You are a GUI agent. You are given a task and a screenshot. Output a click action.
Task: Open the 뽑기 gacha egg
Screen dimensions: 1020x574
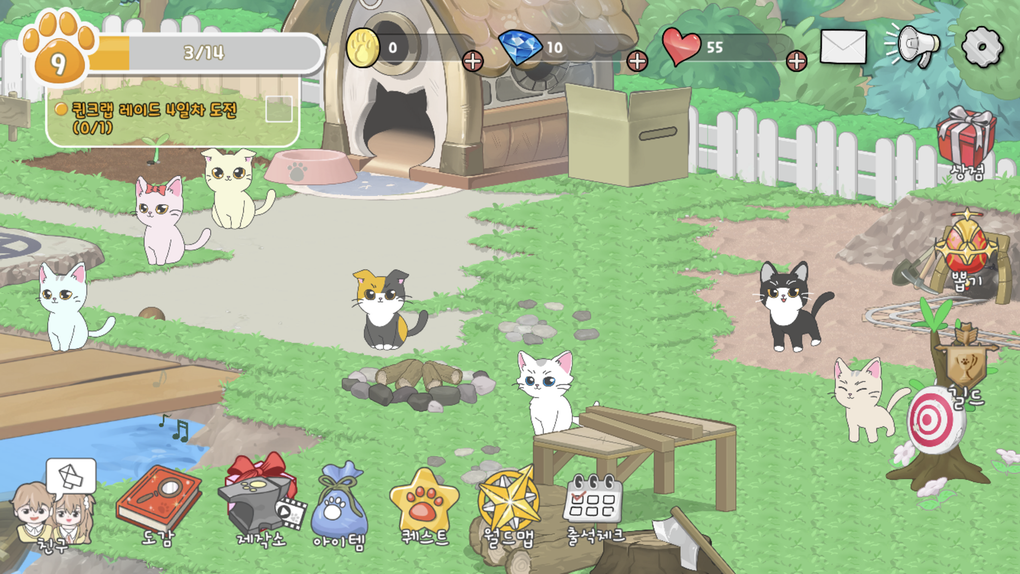coord(966,250)
